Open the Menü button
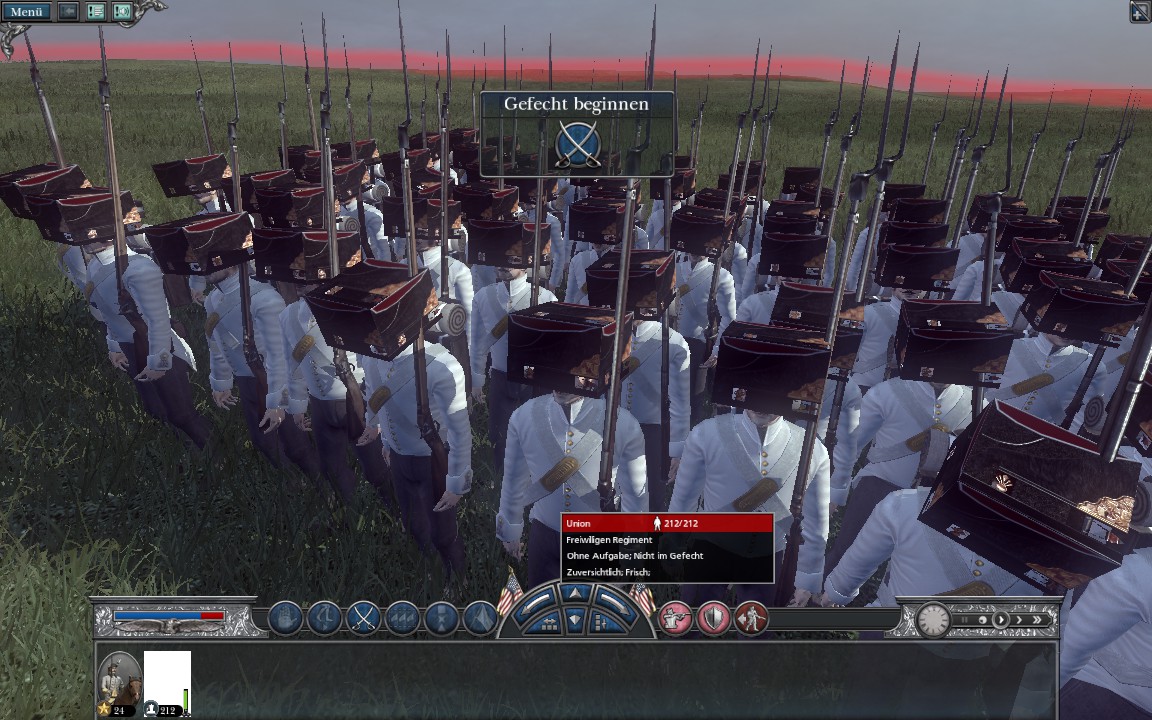 click(x=27, y=12)
